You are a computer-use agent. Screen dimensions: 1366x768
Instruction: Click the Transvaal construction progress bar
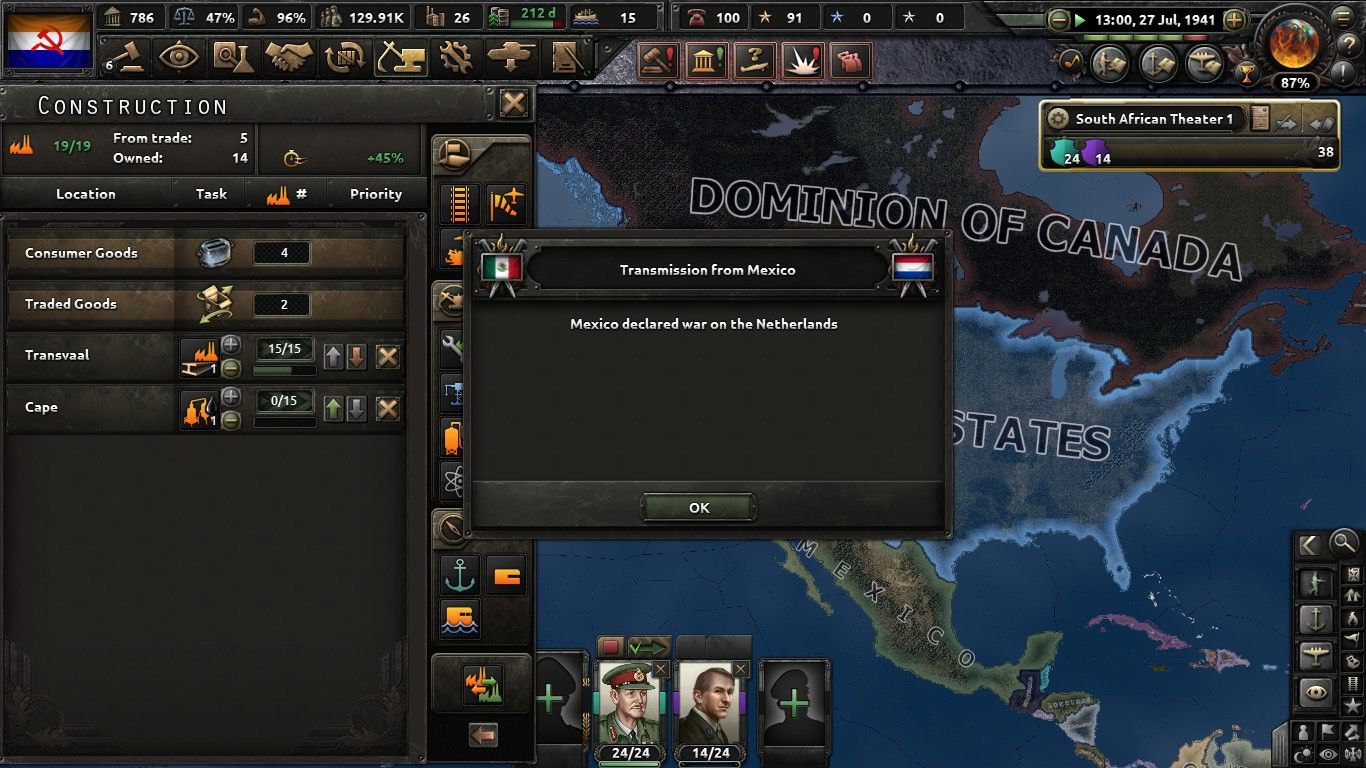(284, 368)
